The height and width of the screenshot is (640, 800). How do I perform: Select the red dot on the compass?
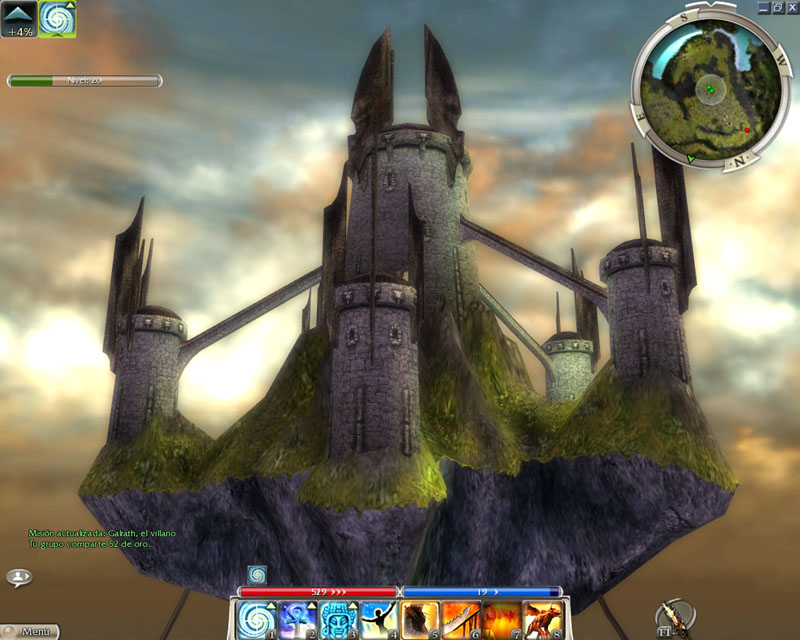[746, 130]
